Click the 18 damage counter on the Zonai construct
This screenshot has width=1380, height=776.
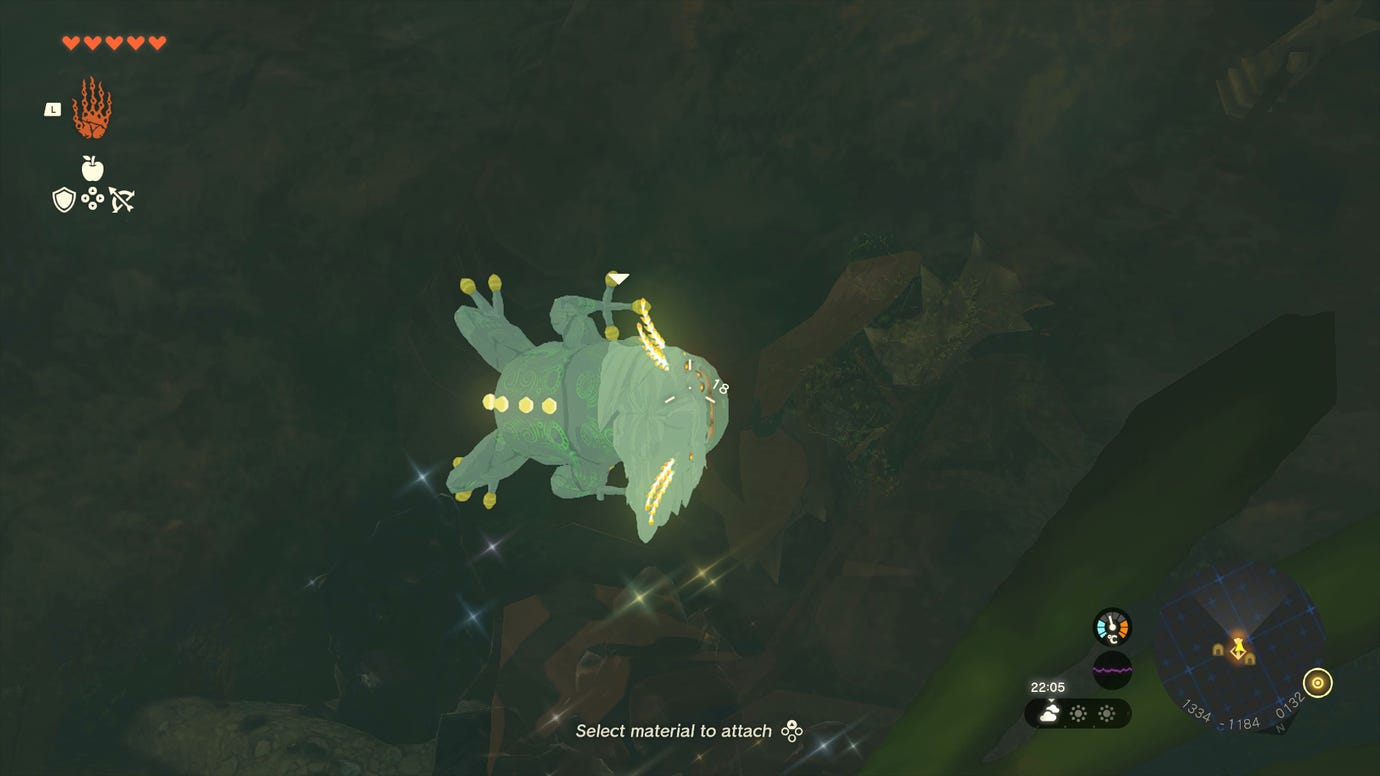click(x=722, y=385)
